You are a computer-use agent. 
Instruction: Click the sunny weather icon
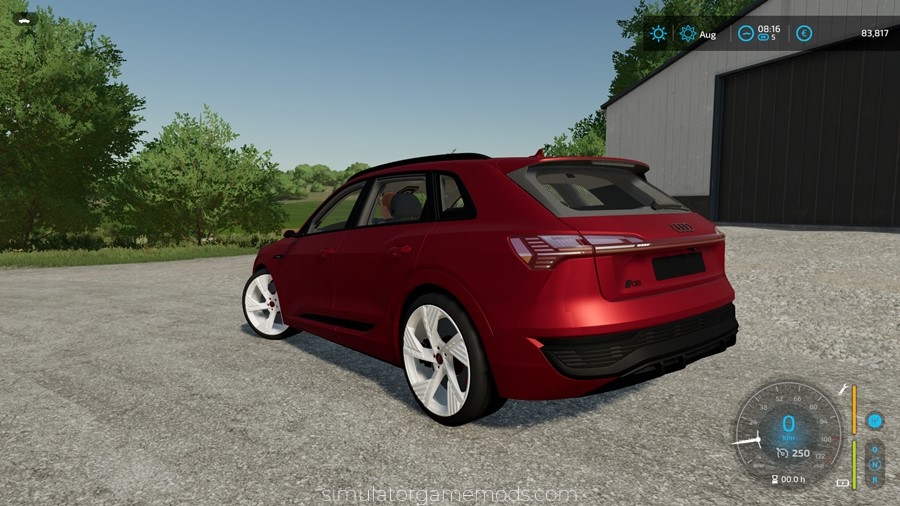658,33
